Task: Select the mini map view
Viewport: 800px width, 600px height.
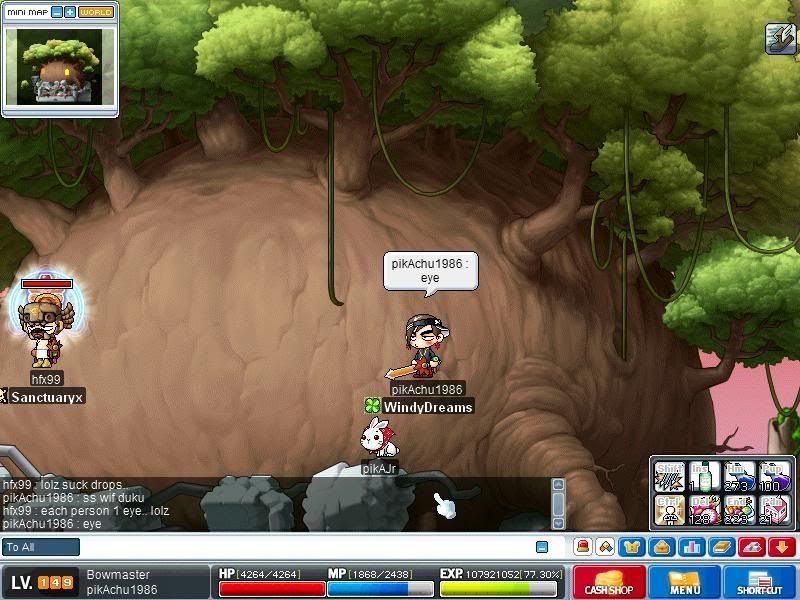Action: [59, 67]
